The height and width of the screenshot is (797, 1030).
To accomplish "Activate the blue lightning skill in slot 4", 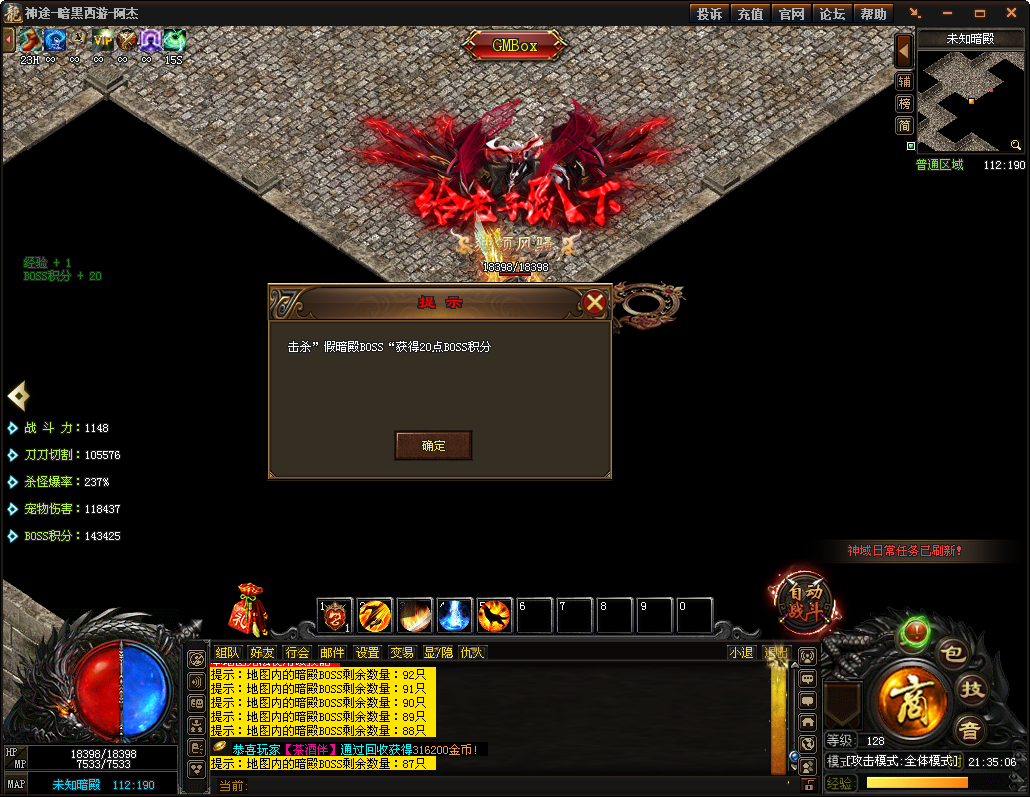I will tap(455, 616).
